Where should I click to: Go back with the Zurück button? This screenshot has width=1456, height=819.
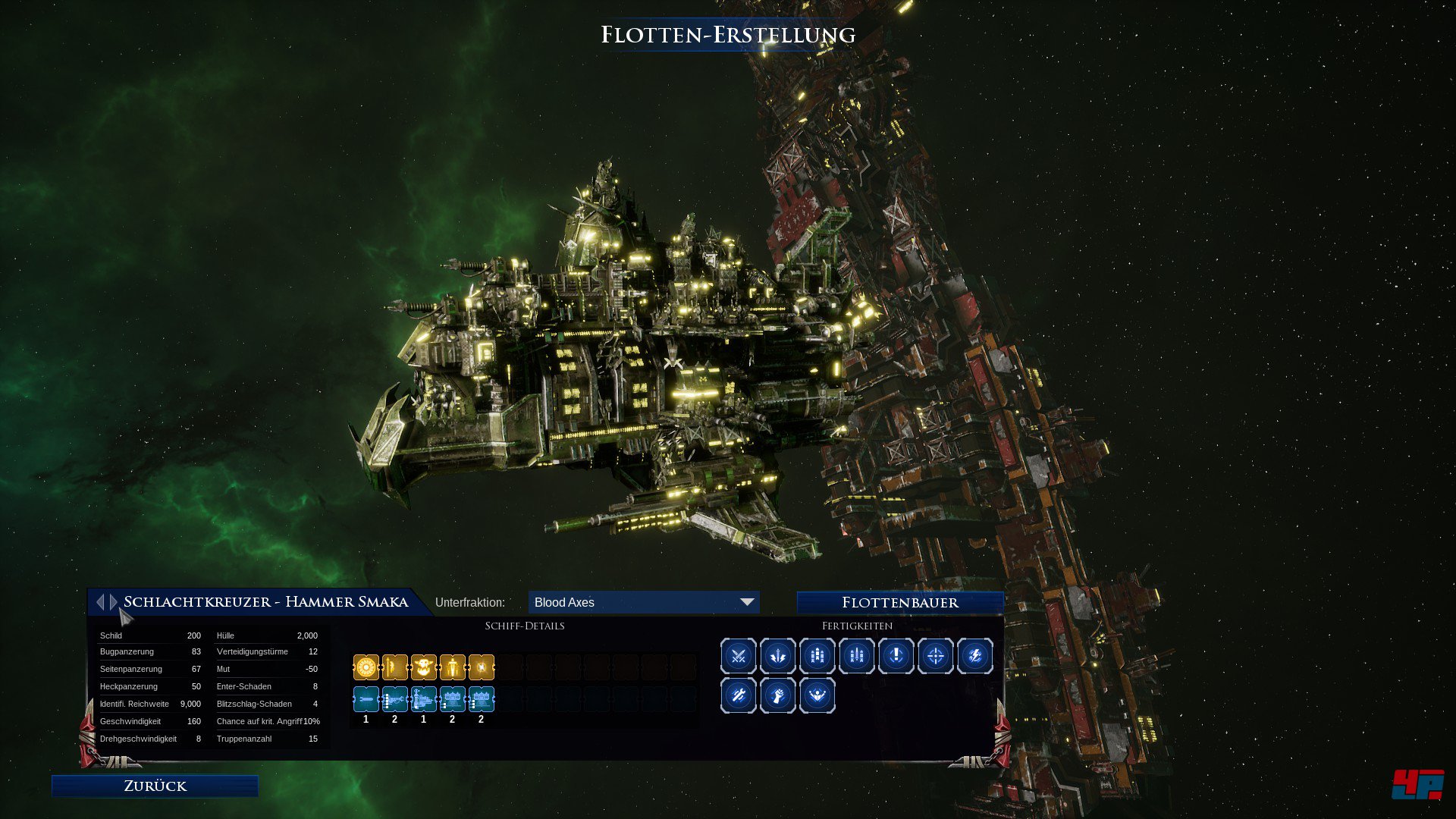coord(155,786)
